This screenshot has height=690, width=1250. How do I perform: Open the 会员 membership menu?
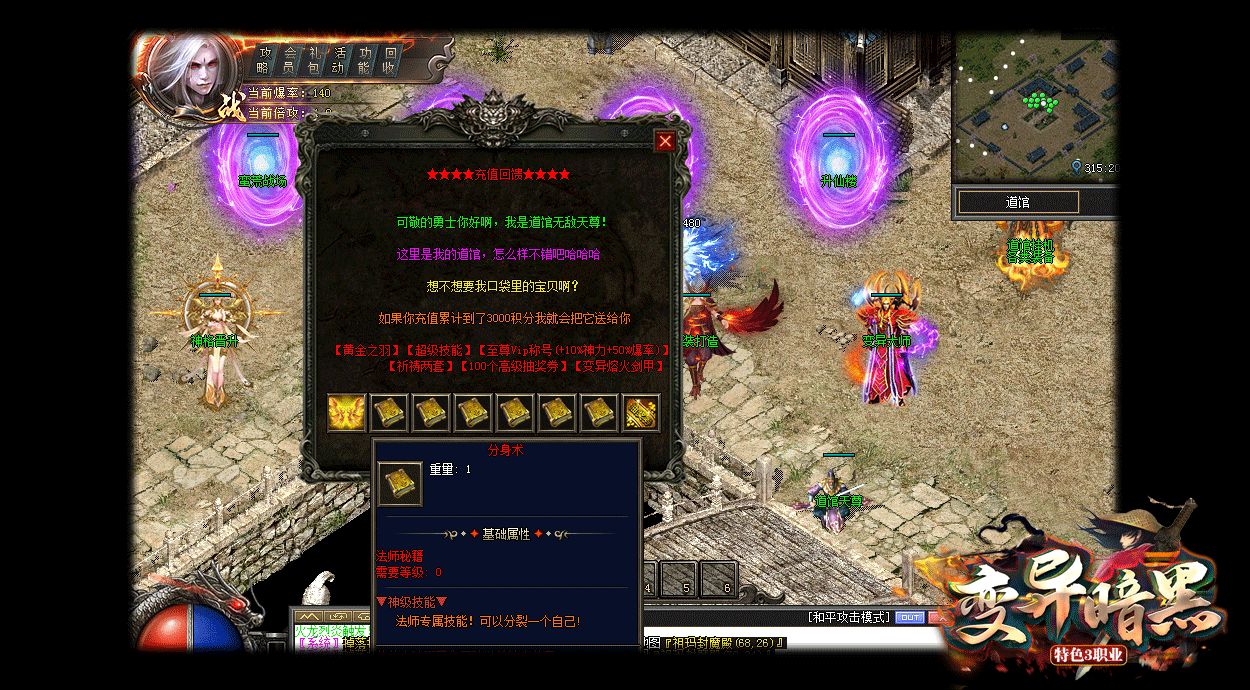[x=289, y=60]
